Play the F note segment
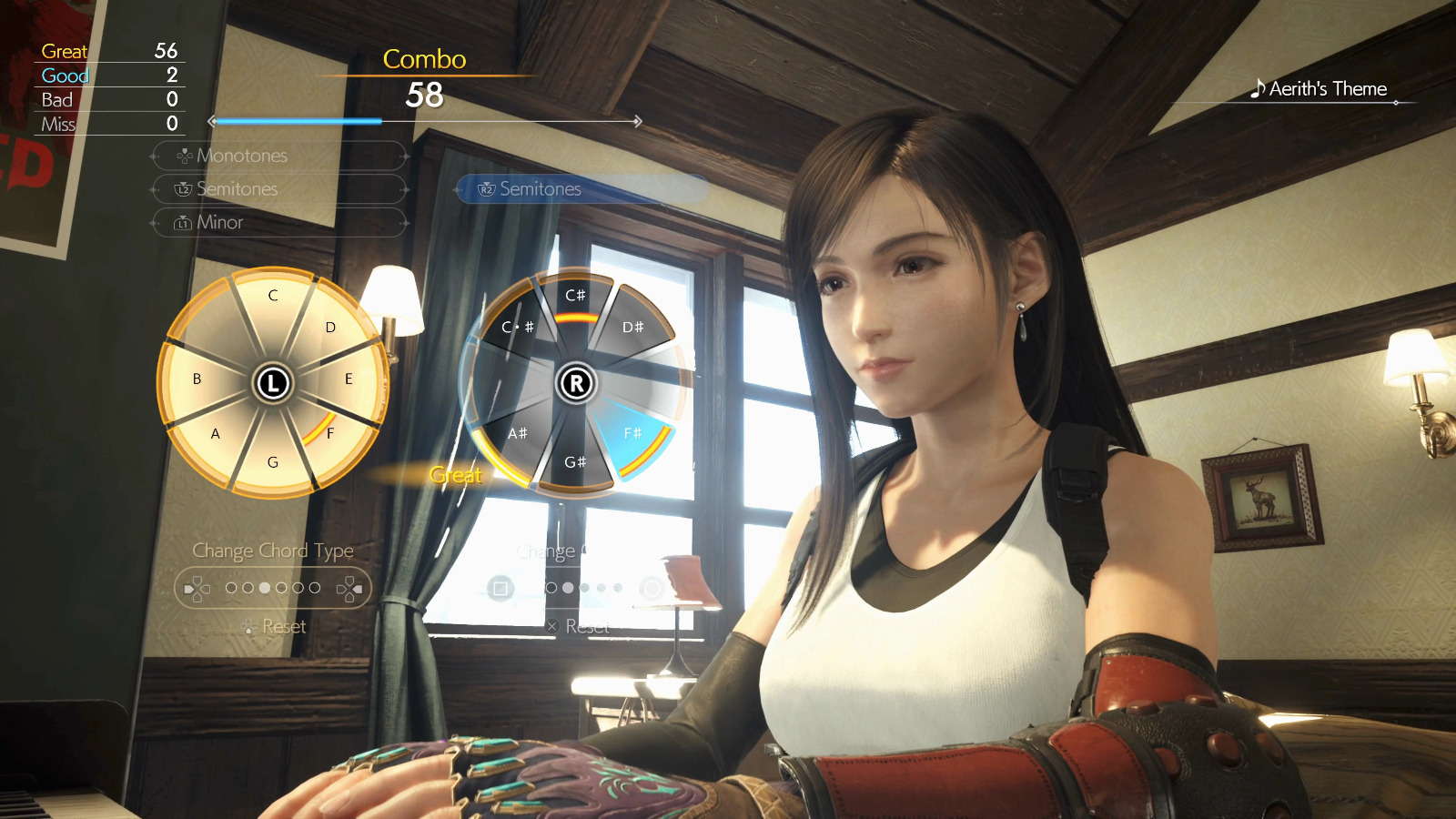The width and height of the screenshot is (1456, 819). [x=329, y=432]
